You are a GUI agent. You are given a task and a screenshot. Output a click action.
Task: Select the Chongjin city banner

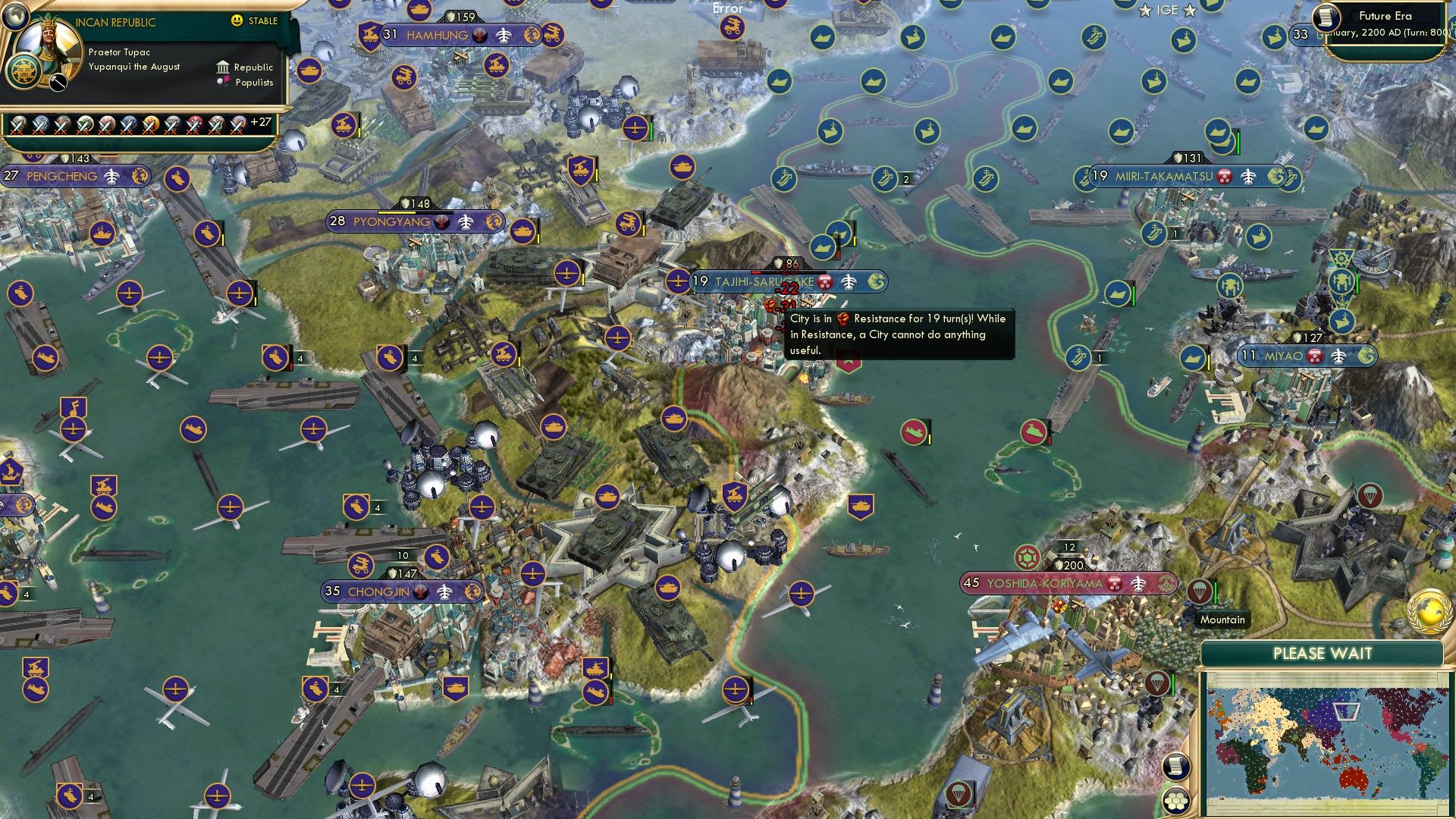379,589
